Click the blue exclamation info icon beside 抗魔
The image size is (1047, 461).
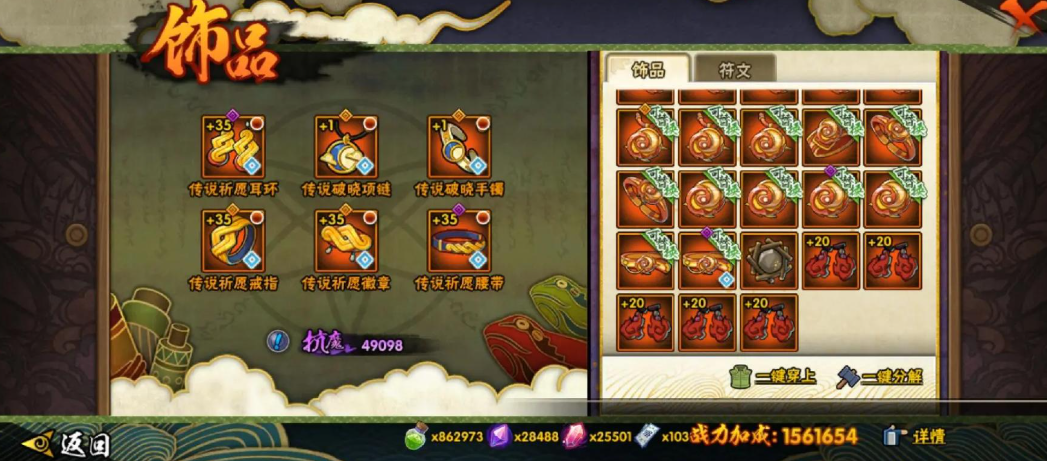click(277, 341)
